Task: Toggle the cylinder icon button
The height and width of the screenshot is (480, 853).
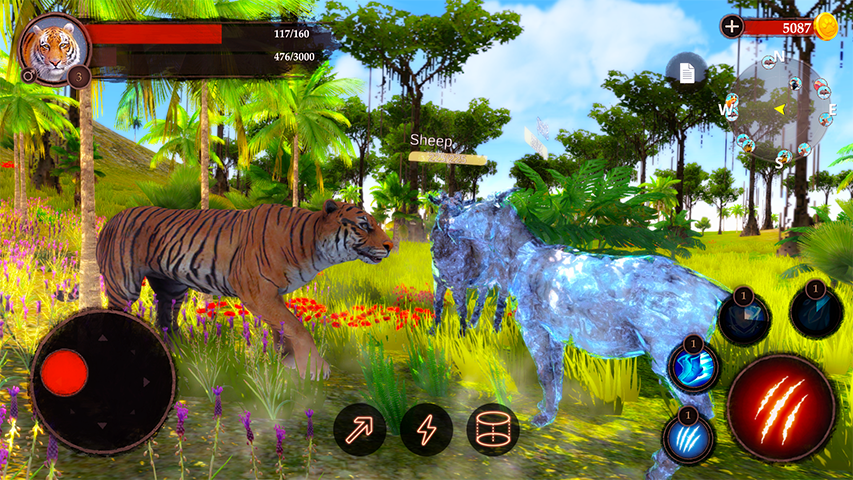Action: [x=493, y=429]
